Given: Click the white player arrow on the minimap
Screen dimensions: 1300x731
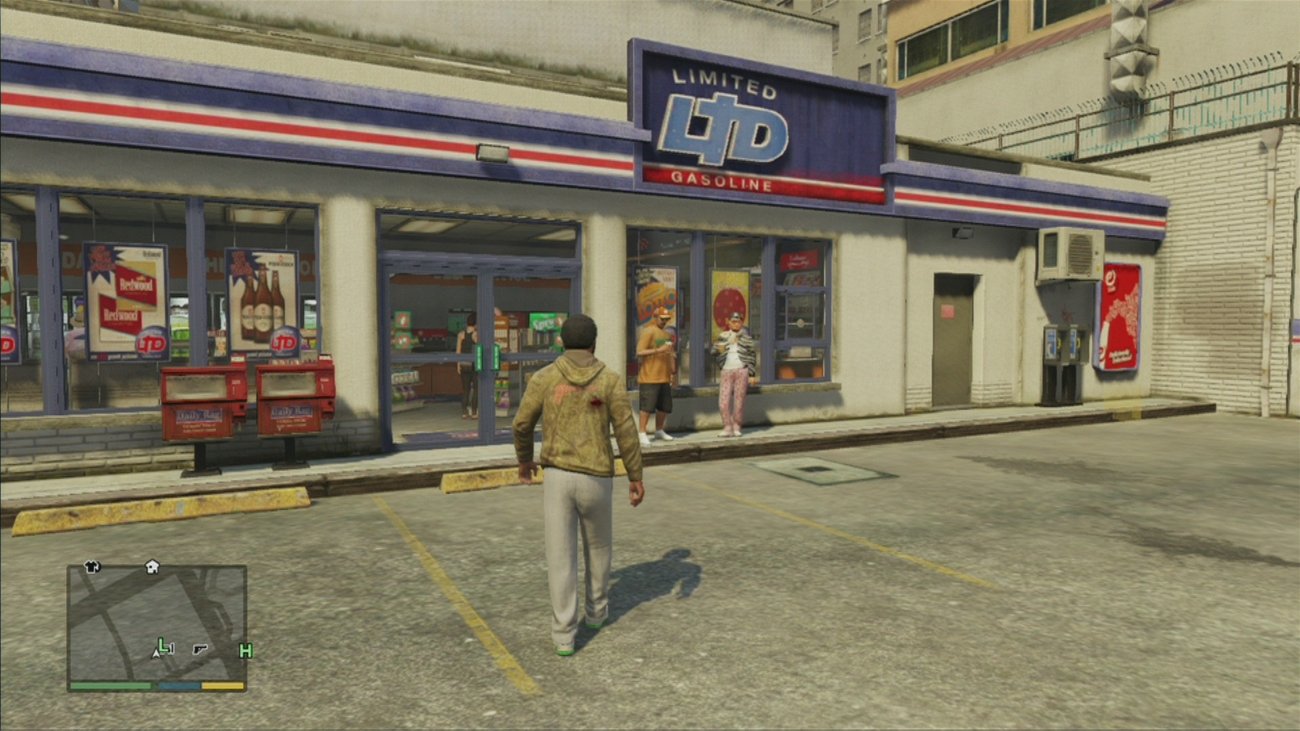Looking at the screenshot, I should (x=156, y=652).
